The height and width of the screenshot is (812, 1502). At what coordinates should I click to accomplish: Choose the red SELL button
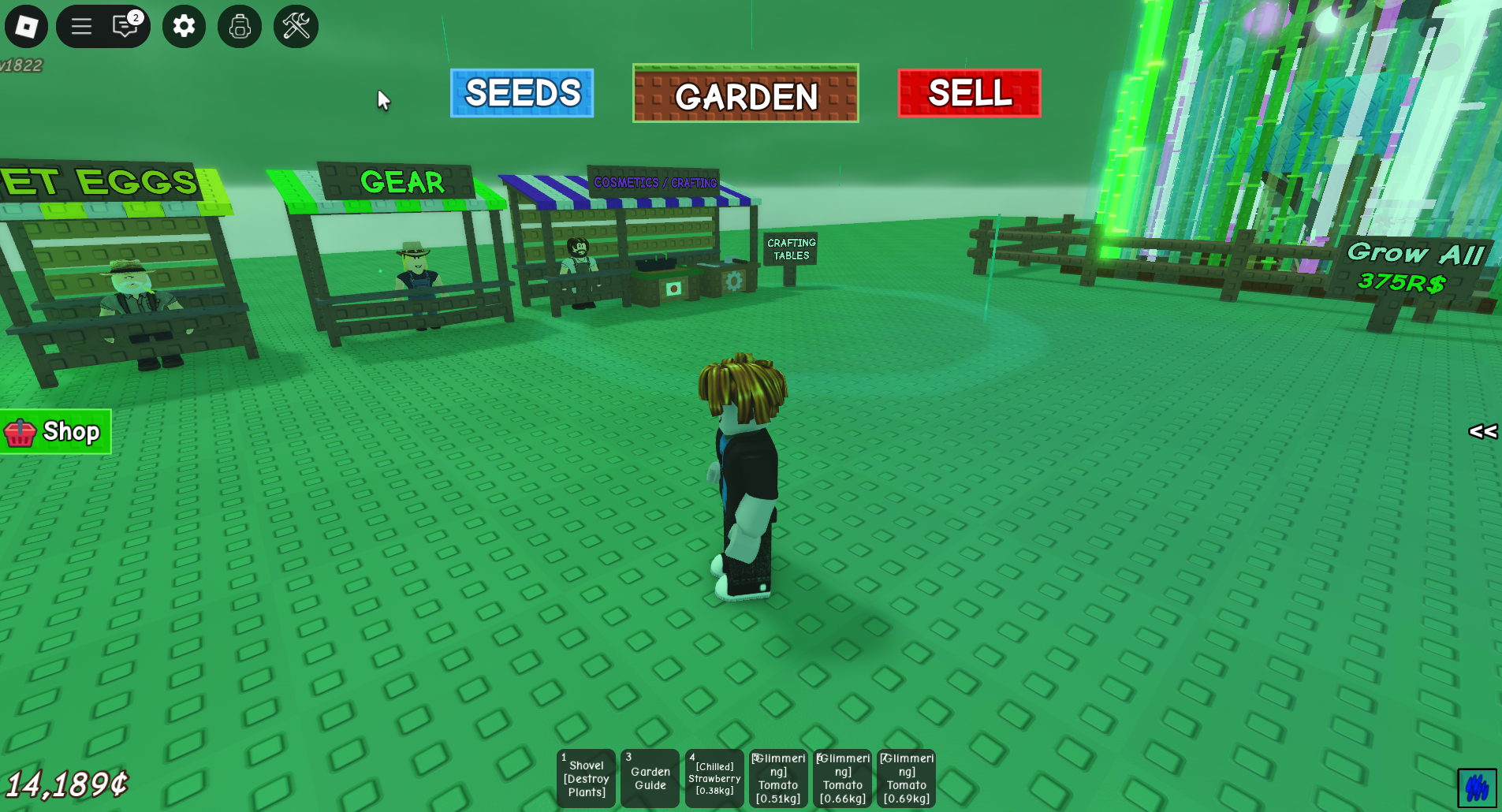click(969, 93)
